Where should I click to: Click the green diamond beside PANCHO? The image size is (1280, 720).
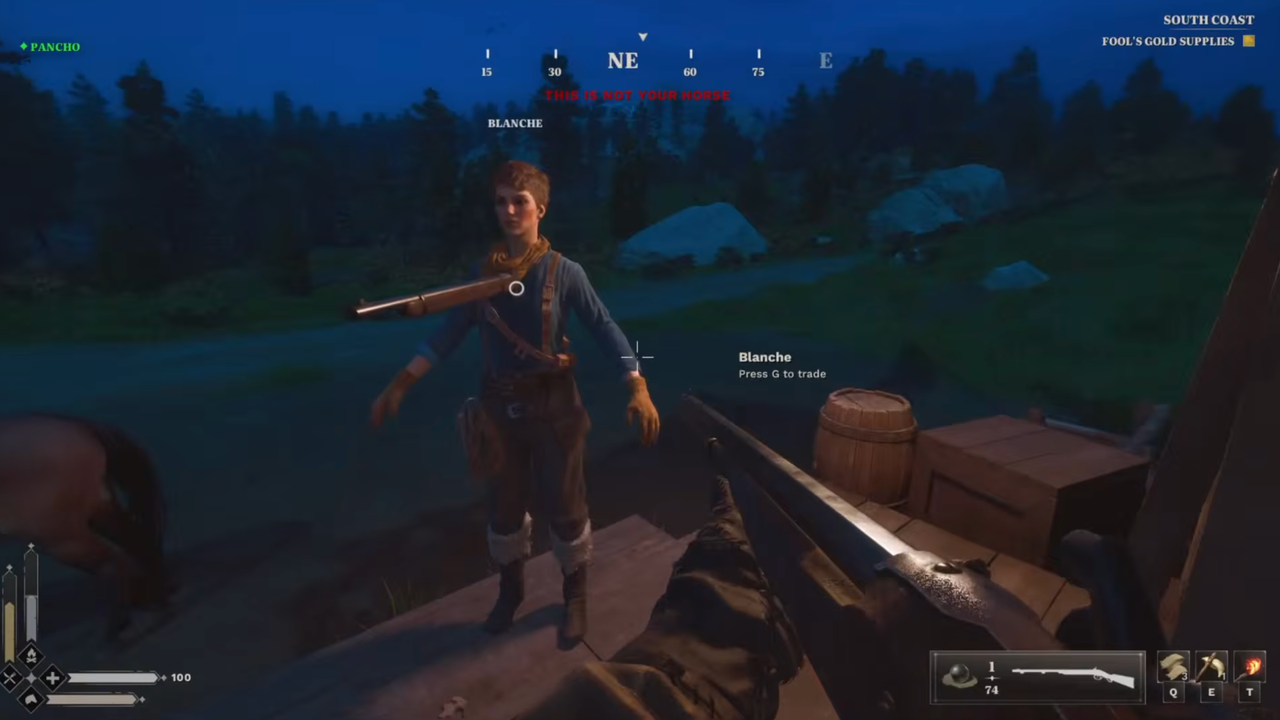pos(22,46)
